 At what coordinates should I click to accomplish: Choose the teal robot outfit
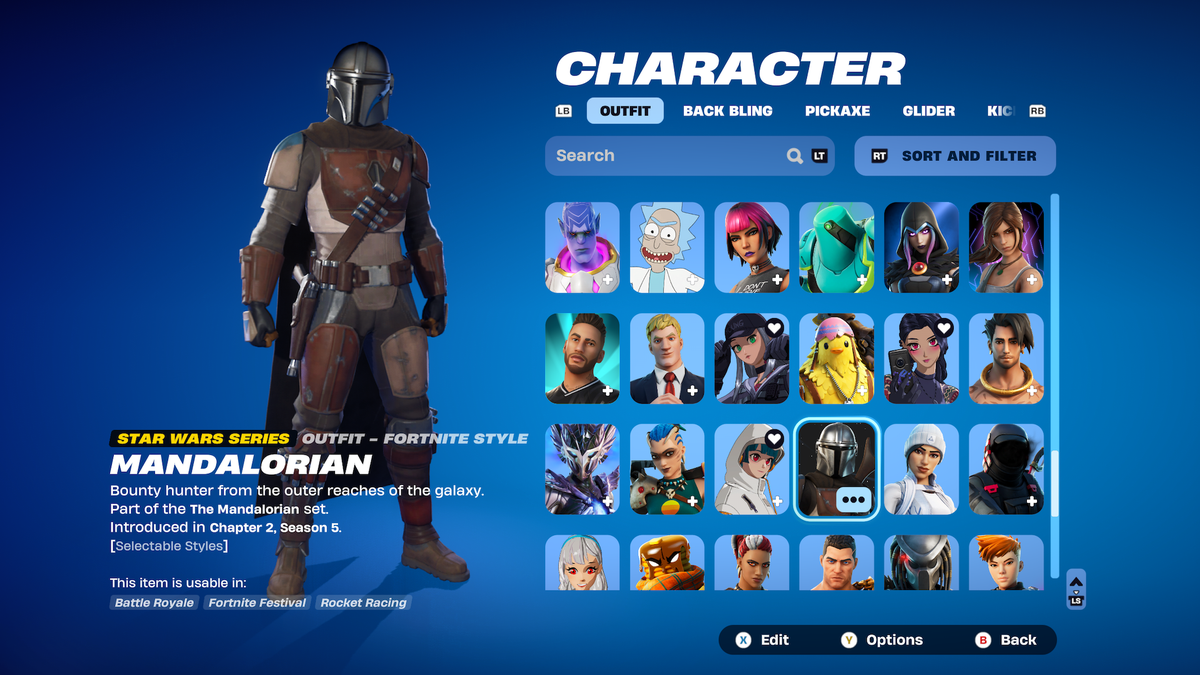tap(836, 247)
